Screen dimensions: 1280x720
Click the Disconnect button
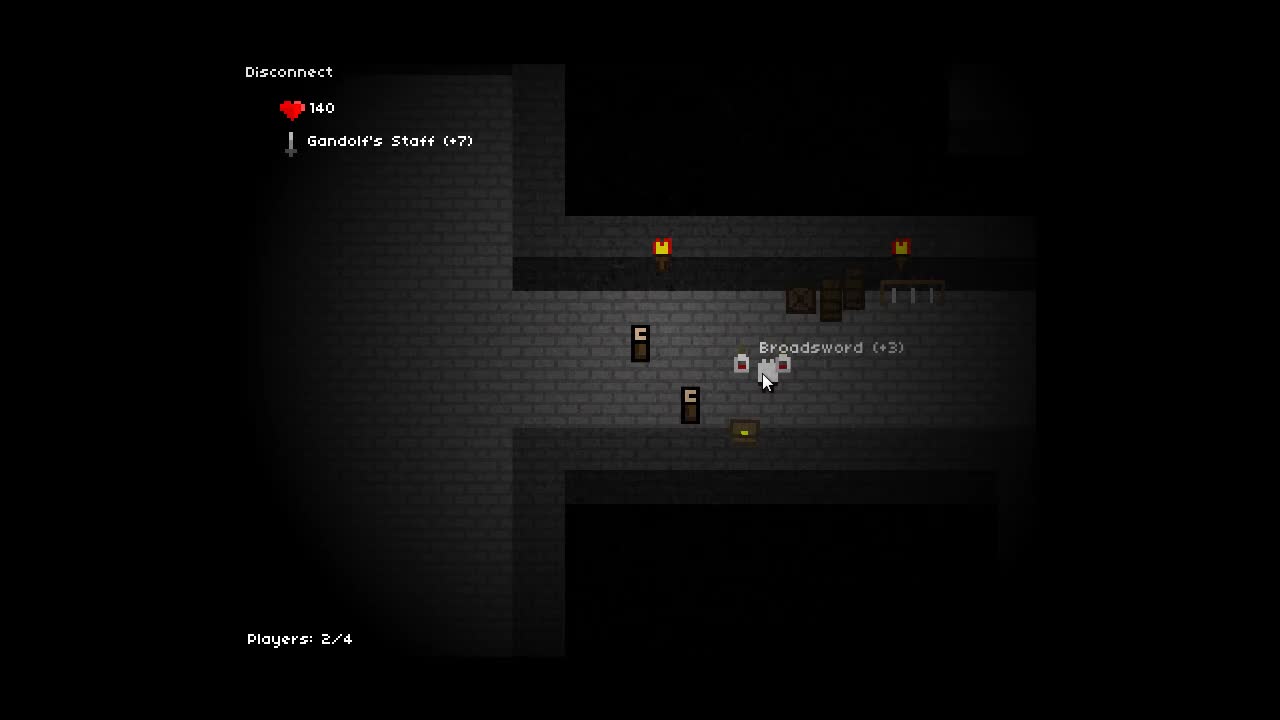point(289,72)
